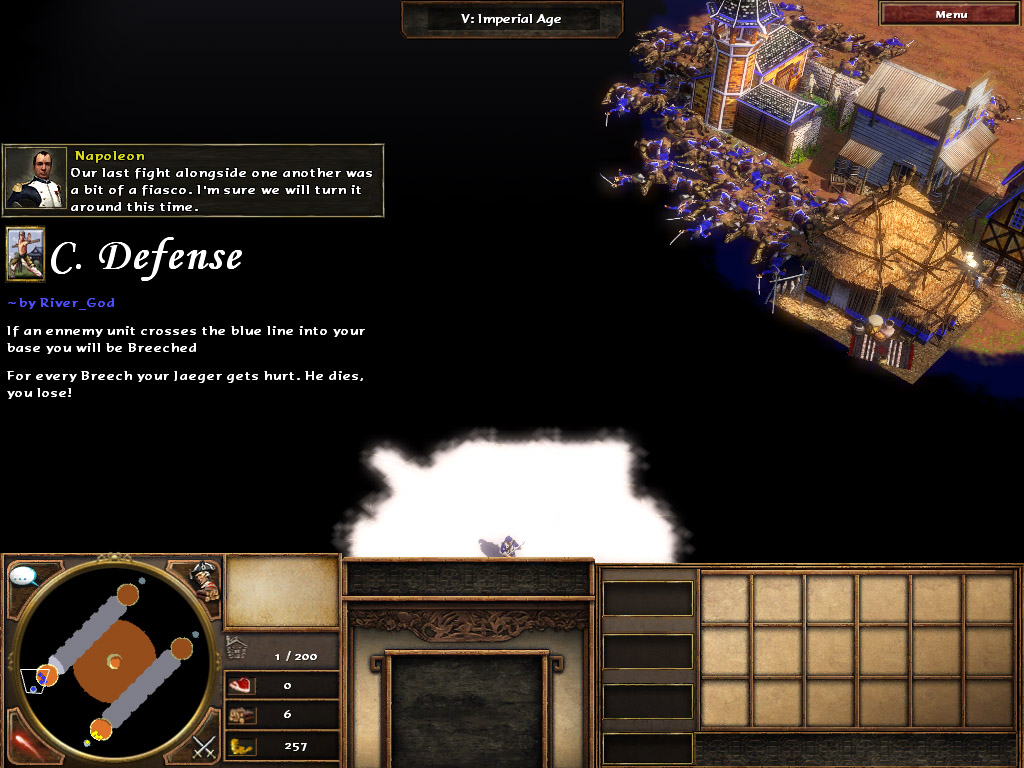Open the chat speech bubble
The width and height of the screenshot is (1024, 768).
coord(23,576)
